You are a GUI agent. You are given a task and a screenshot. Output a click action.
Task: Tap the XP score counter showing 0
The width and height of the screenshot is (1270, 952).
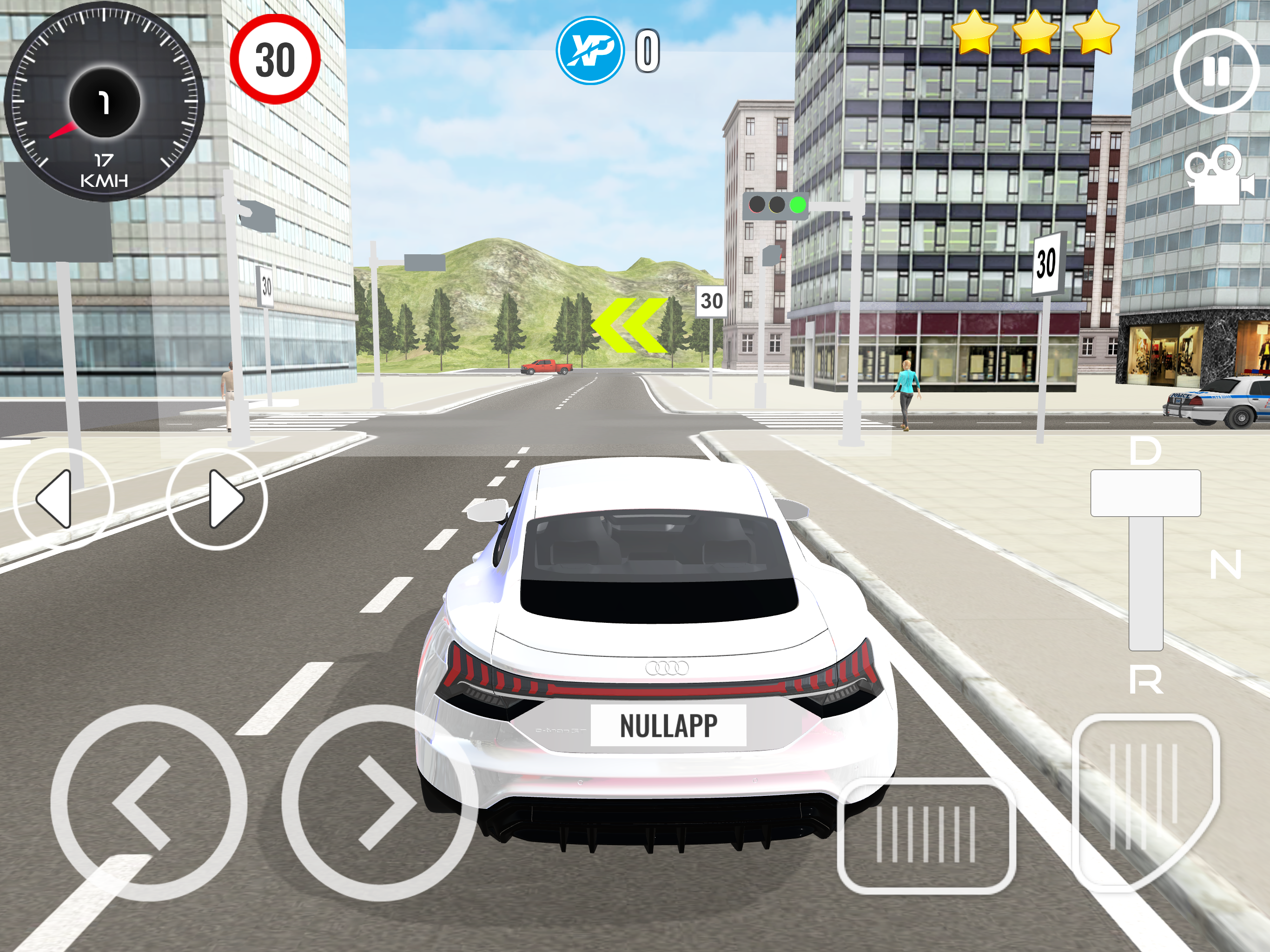click(x=647, y=51)
